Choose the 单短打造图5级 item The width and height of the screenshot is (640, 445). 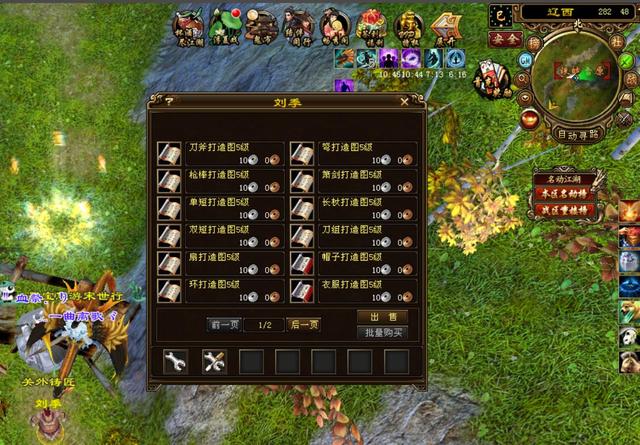pos(169,208)
